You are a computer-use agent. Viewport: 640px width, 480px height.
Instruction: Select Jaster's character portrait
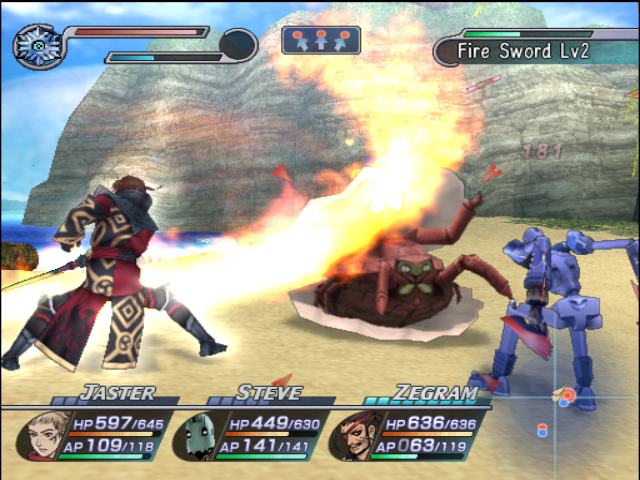click(x=49, y=432)
